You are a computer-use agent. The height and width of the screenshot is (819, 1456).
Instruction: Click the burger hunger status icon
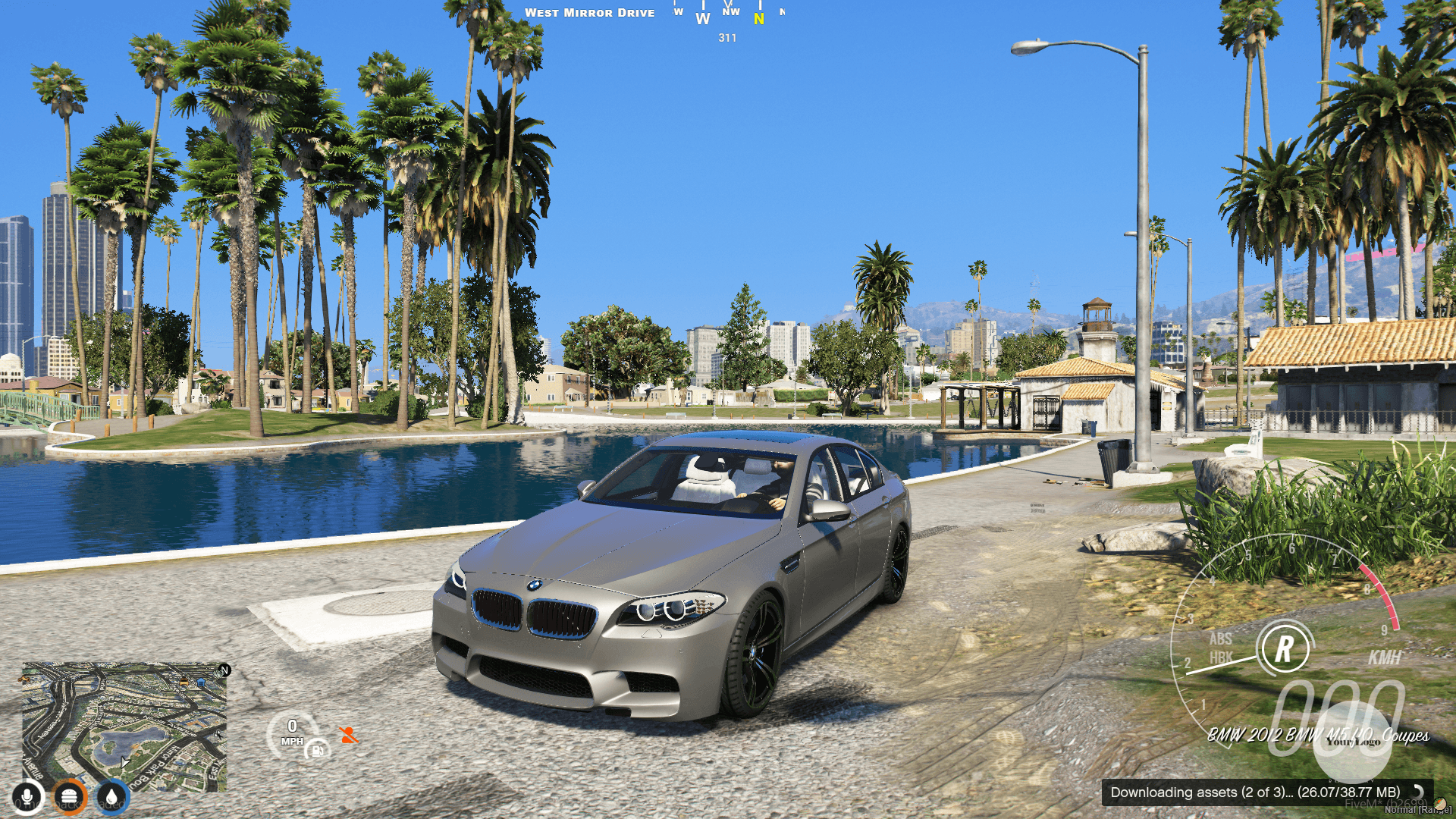click(x=70, y=795)
